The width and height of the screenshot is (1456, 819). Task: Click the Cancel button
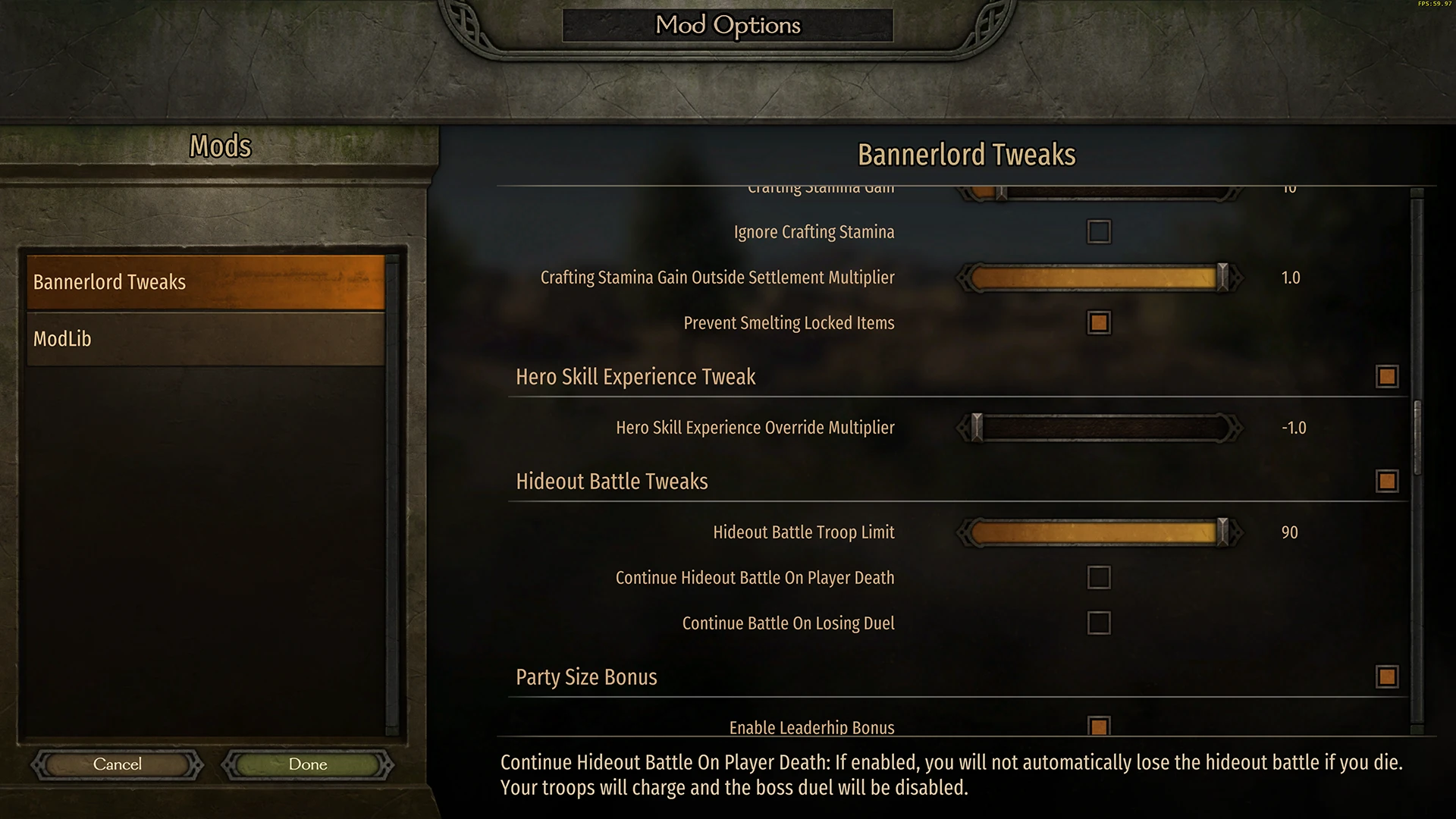tap(117, 764)
